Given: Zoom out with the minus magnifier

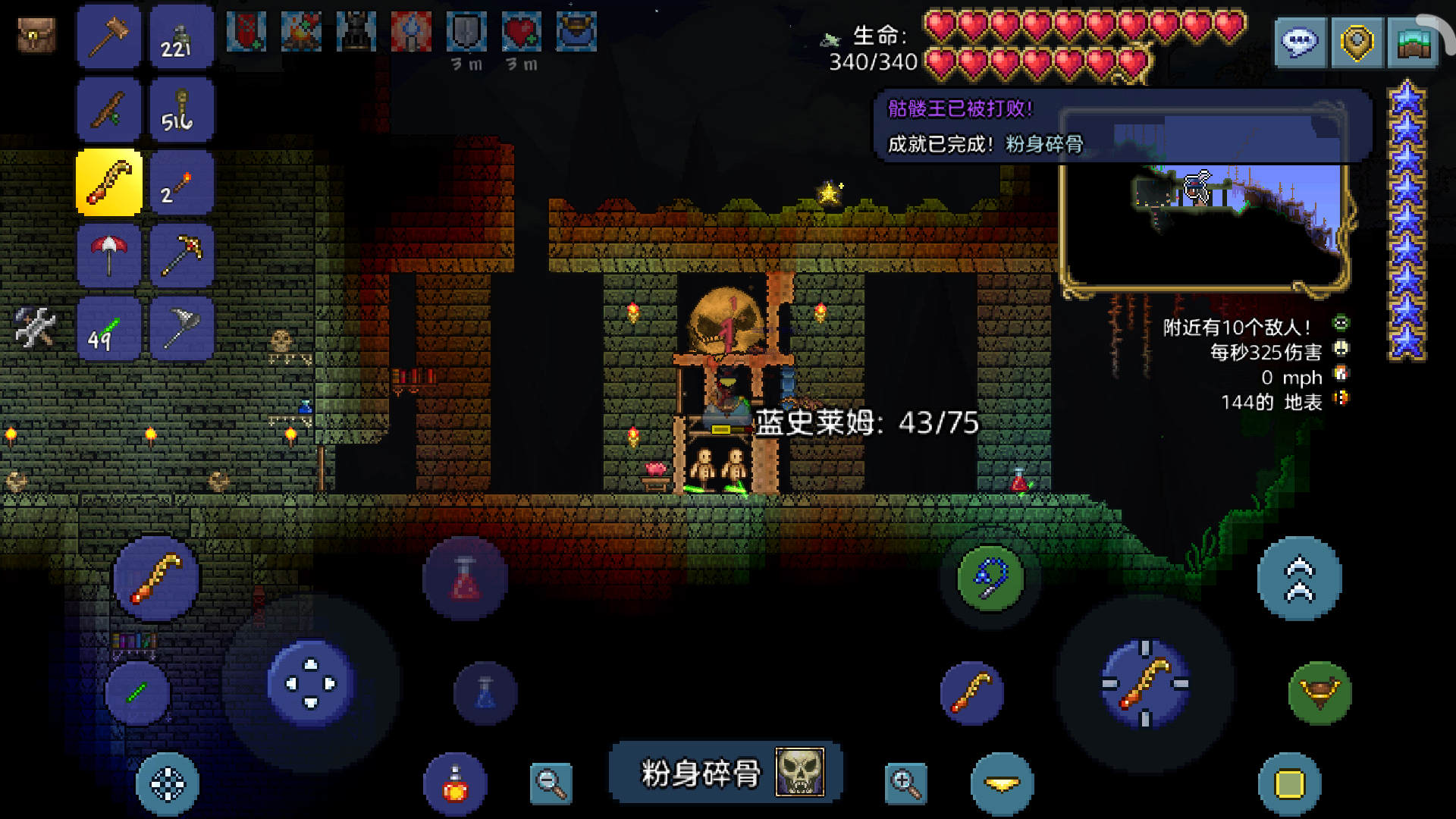Looking at the screenshot, I should pos(551,783).
